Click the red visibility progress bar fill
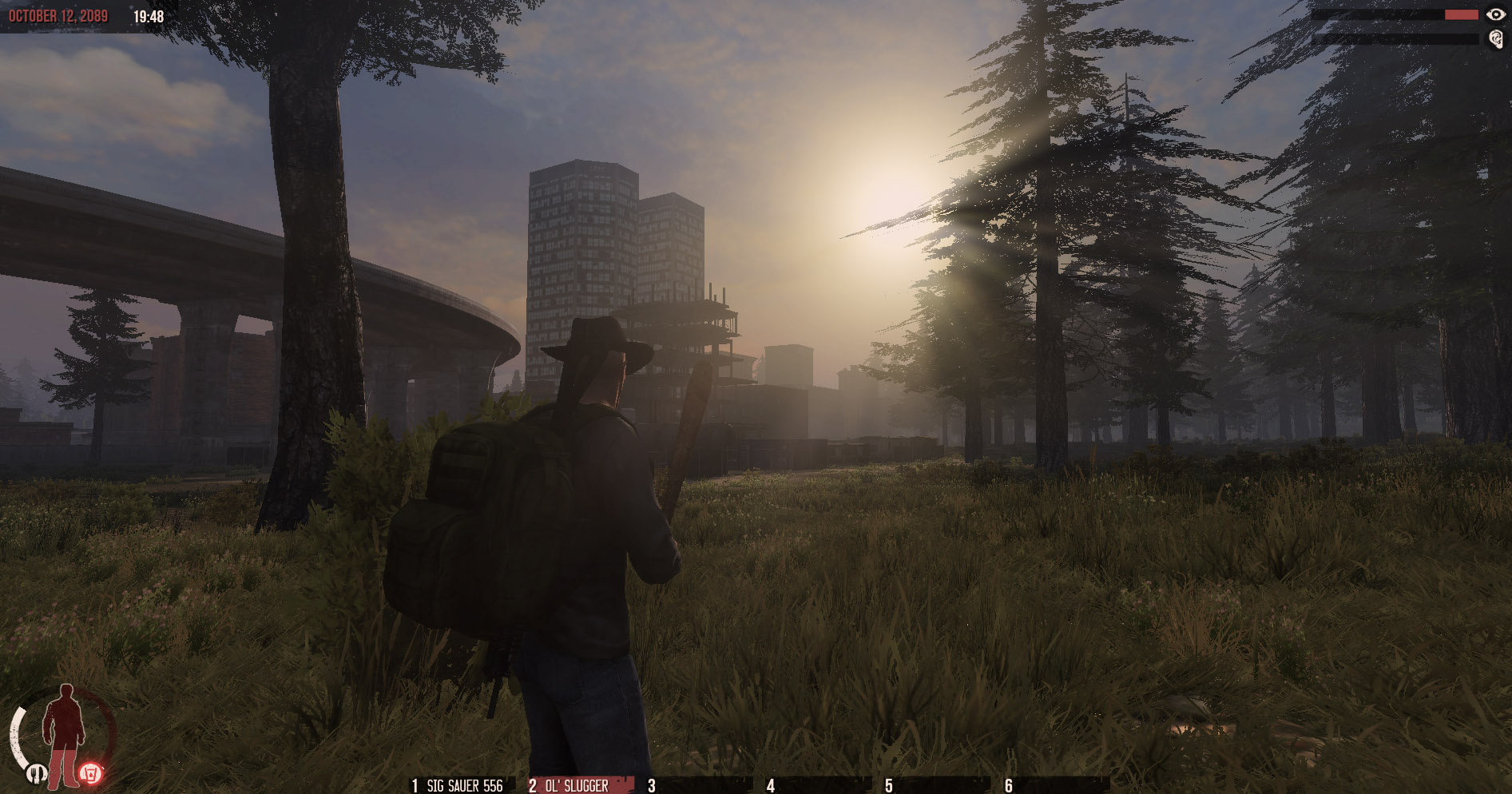Screen dimensions: 1512x794 1462,14
